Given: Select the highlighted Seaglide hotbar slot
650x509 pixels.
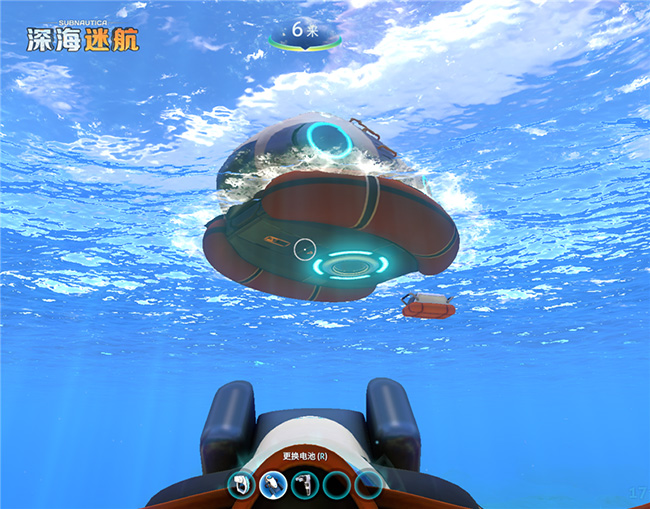Looking at the screenshot, I should coord(273,485).
